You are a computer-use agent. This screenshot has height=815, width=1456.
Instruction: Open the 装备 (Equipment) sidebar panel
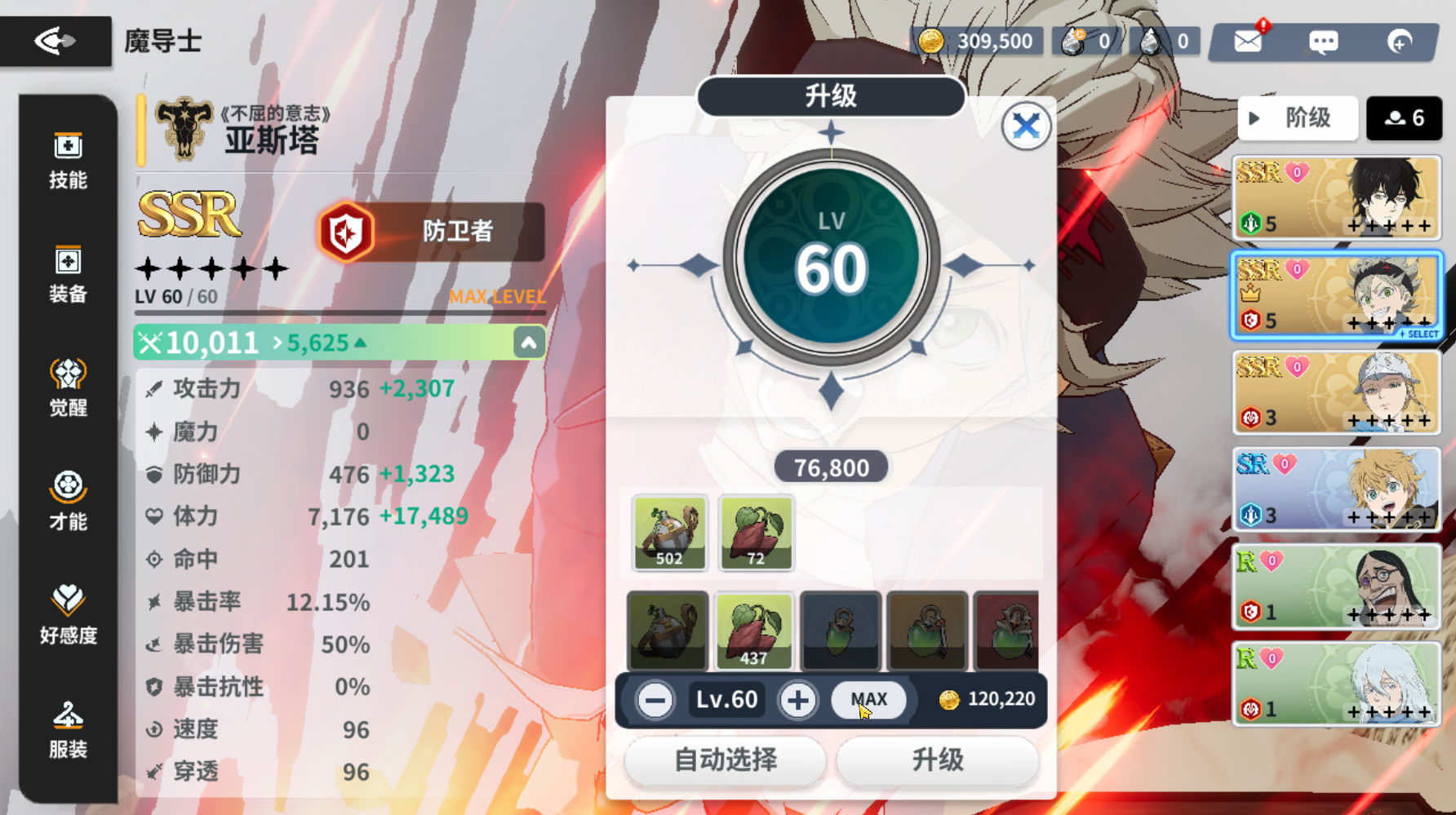(x=69, y=274)
